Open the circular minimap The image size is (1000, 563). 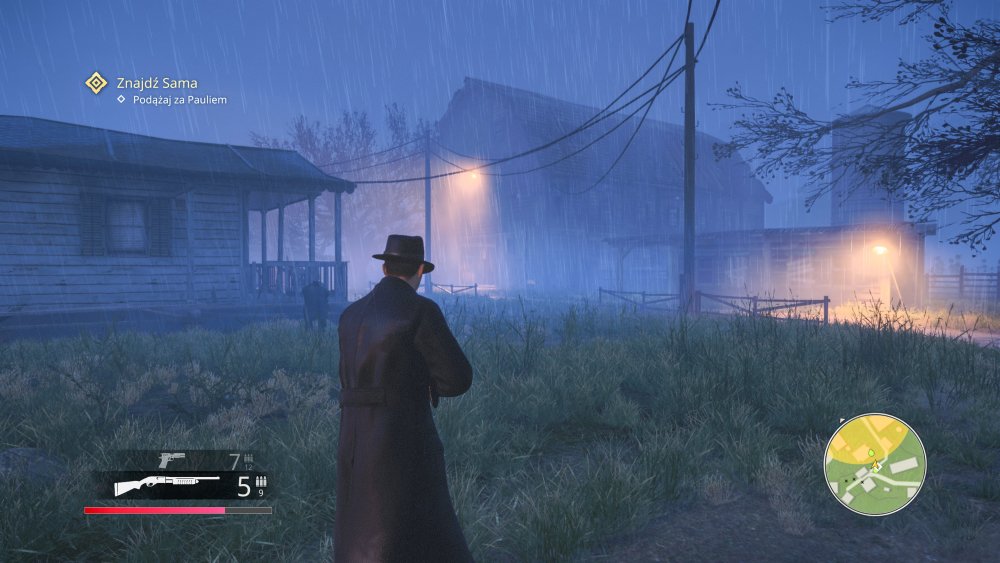875,464
